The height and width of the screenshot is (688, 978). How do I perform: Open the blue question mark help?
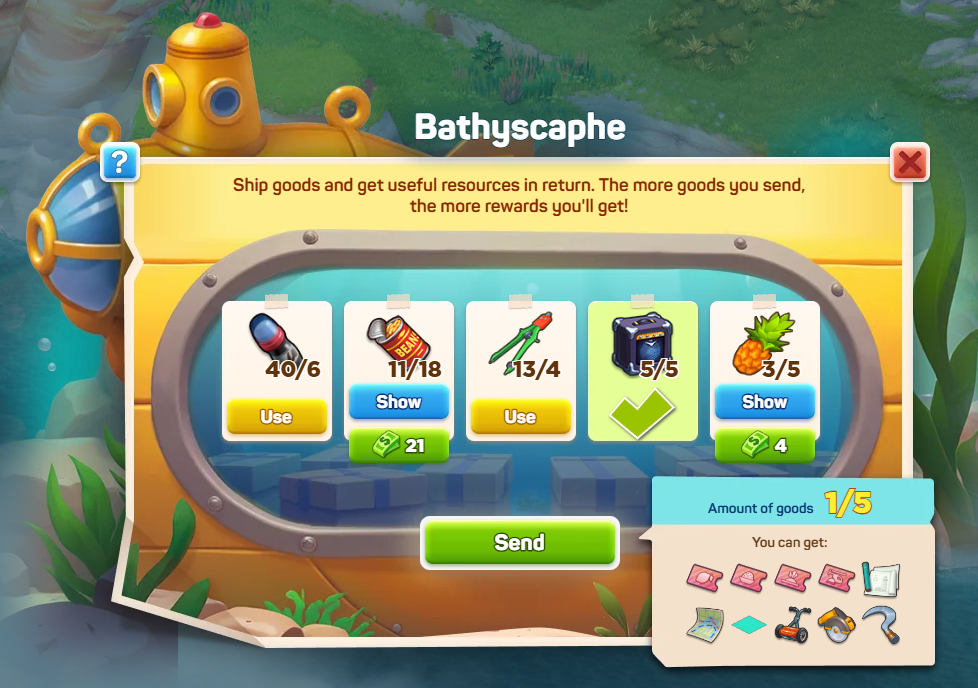[119, 162]
